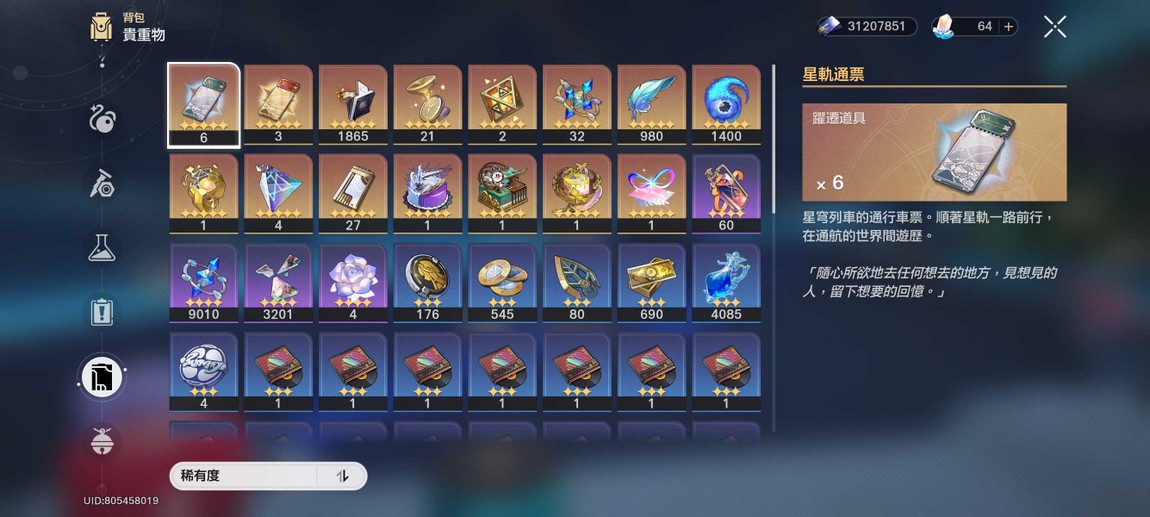Click the plus button beside the jade count

pos(1008,27)
